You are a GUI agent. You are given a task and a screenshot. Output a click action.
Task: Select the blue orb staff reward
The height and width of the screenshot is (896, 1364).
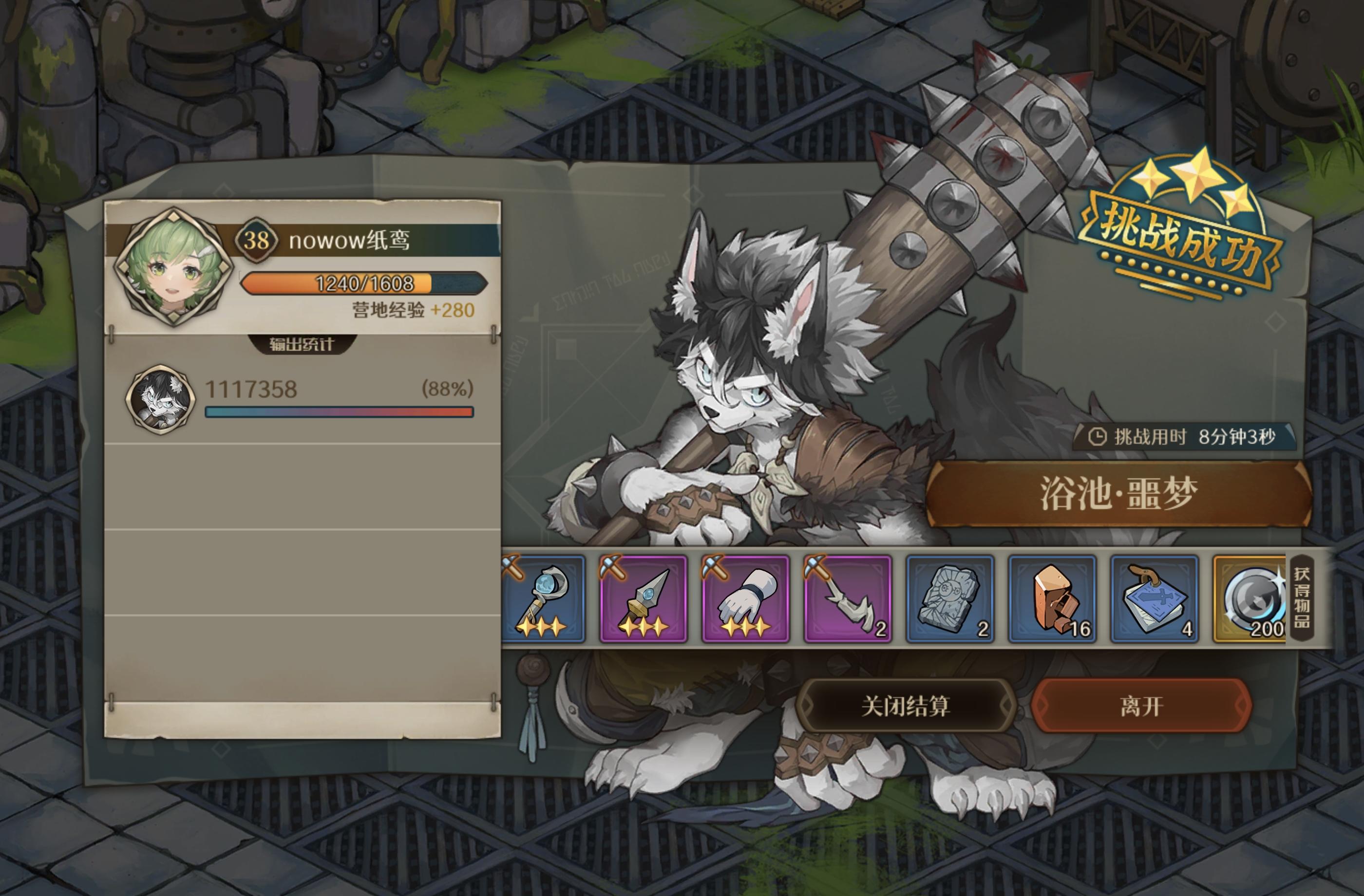(x=543, y=598)
